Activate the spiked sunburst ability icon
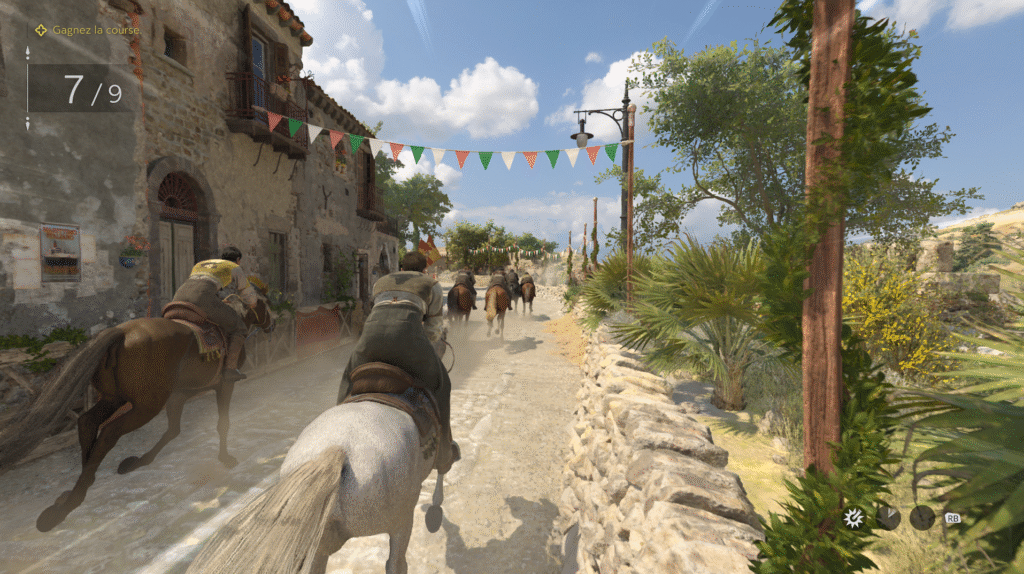Viewport: 1024px width, 574px height. 853,517
